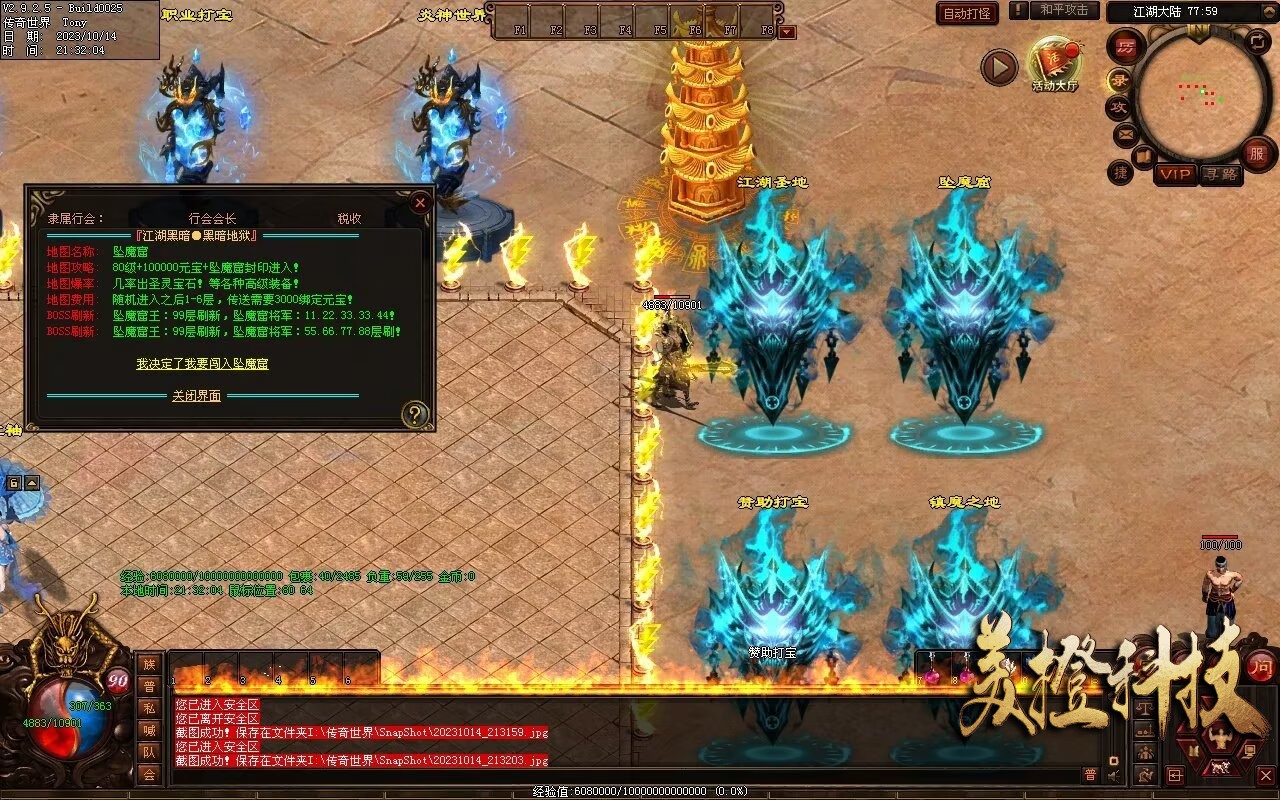Use the pink potion in slot 7
Viewport: 1280px width, 800px height.
click(931, 675)
